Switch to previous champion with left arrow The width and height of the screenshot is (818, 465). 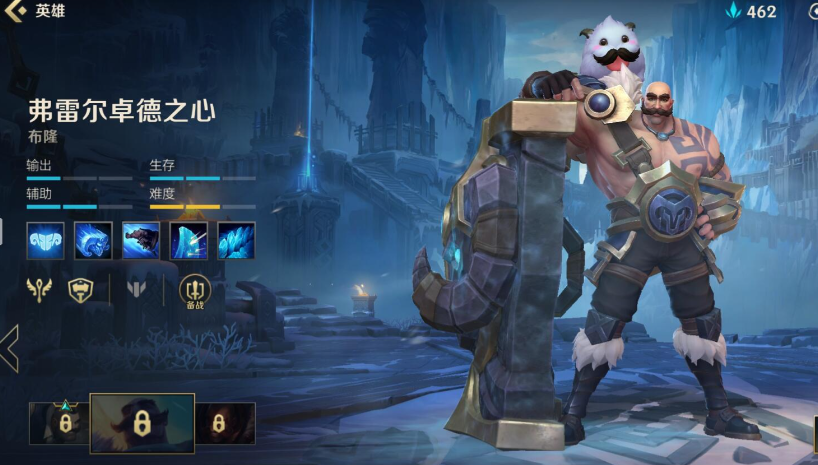click(10, 348)
